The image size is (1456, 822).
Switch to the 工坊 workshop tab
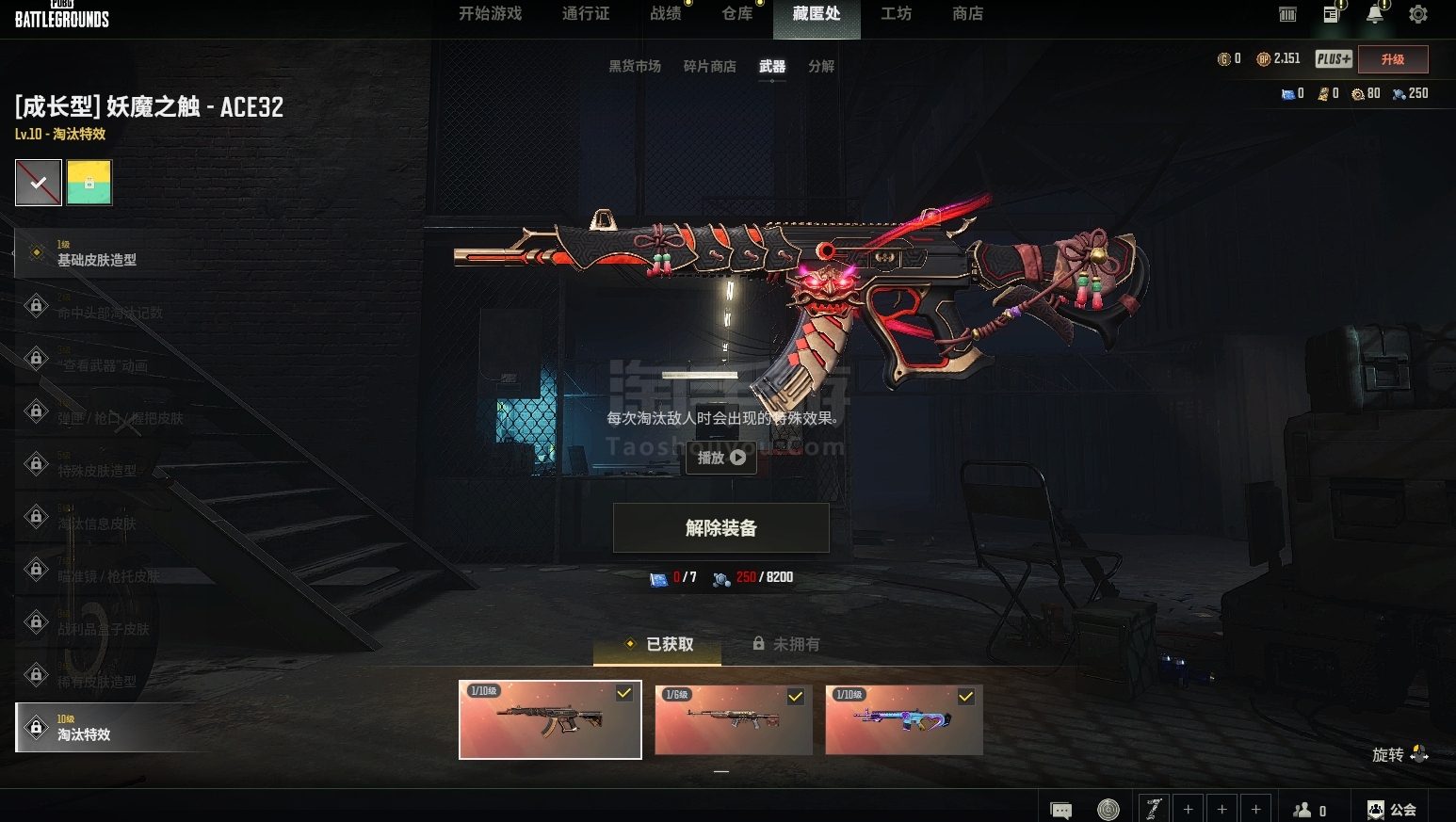pyautogui.click(x=896, y=14)
